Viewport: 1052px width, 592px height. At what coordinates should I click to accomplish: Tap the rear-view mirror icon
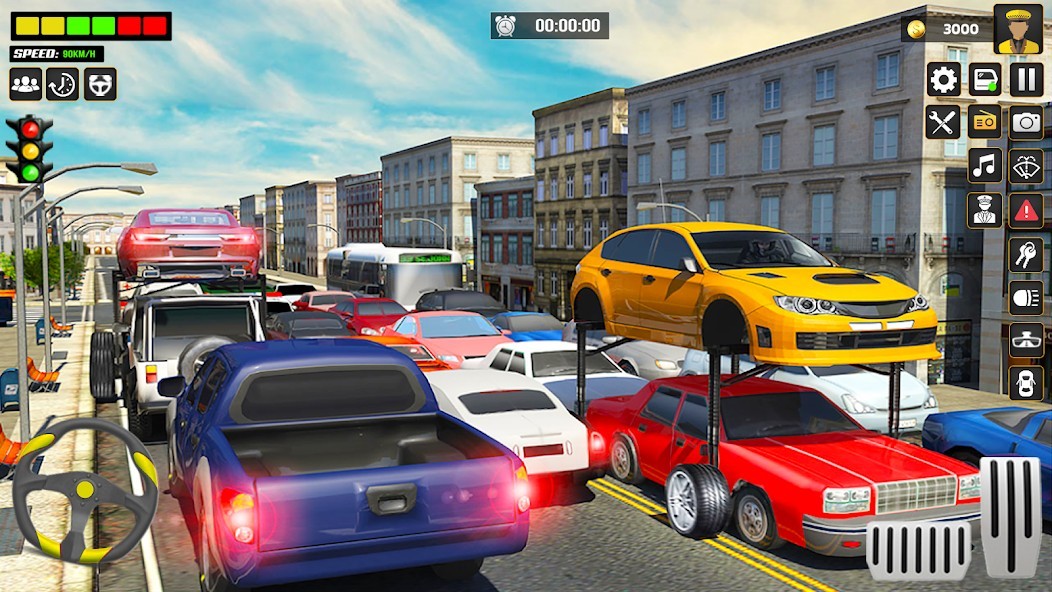[1026, 340]
